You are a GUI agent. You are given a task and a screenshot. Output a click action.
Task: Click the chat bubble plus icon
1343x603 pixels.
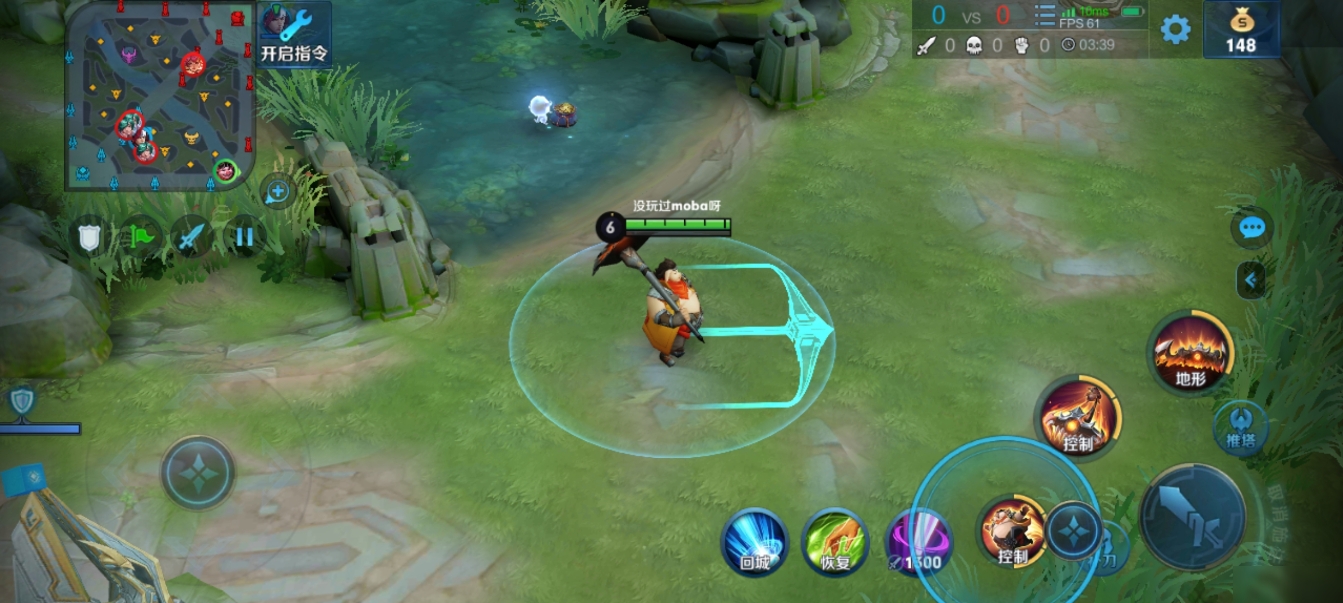pos(277,191)
